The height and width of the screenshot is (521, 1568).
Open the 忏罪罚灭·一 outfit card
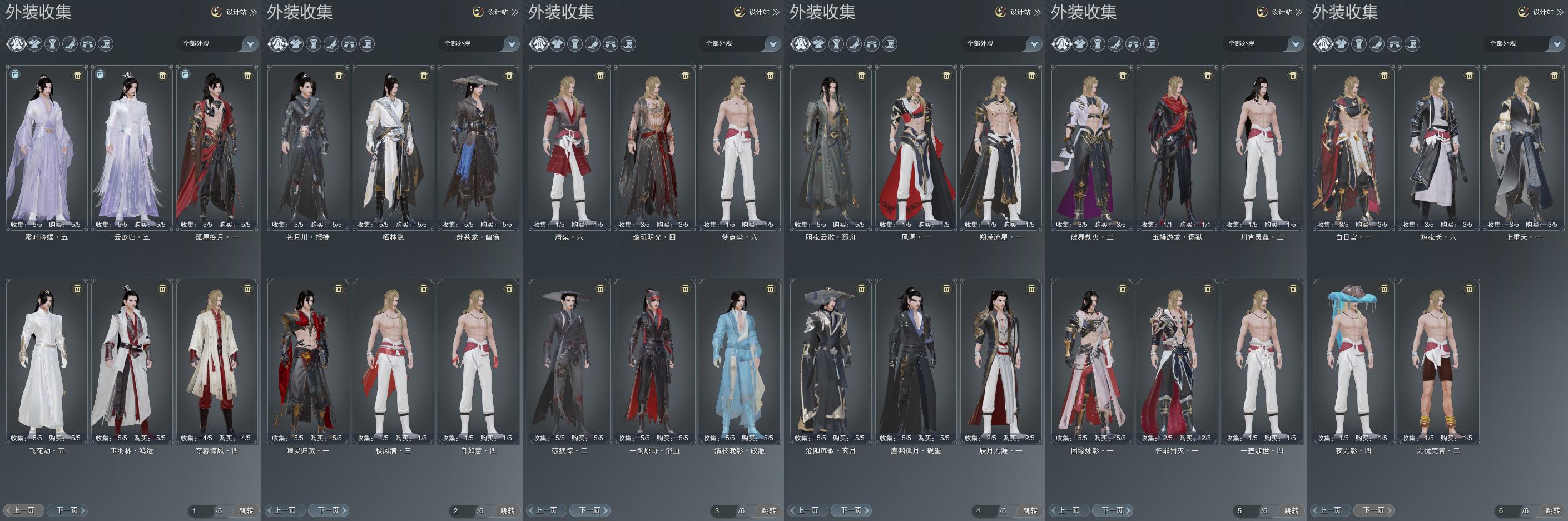coord(1177,360)
